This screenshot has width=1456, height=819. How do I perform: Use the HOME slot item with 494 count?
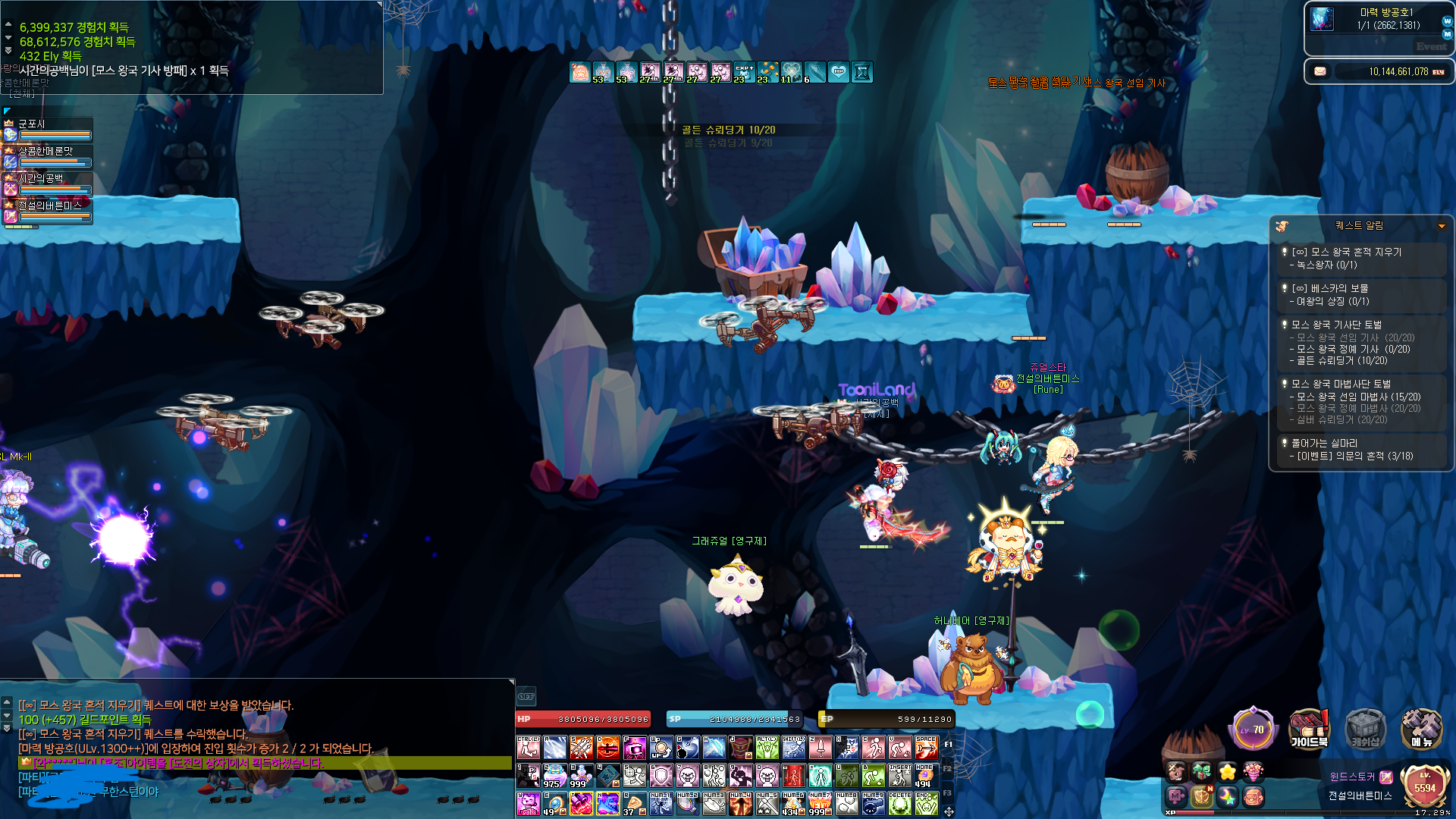click(924, 776)
